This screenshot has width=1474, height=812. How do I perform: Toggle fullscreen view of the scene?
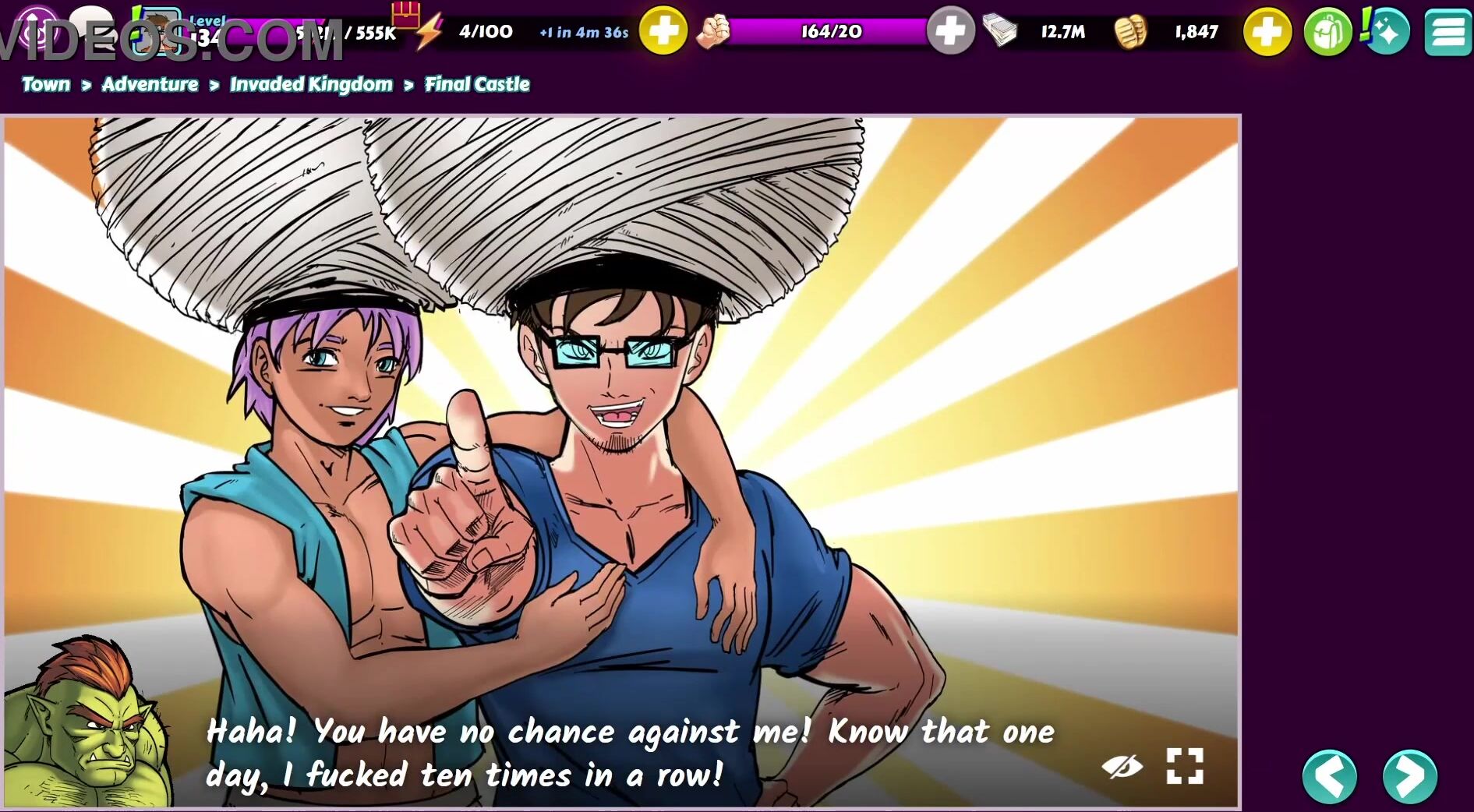1184,766
